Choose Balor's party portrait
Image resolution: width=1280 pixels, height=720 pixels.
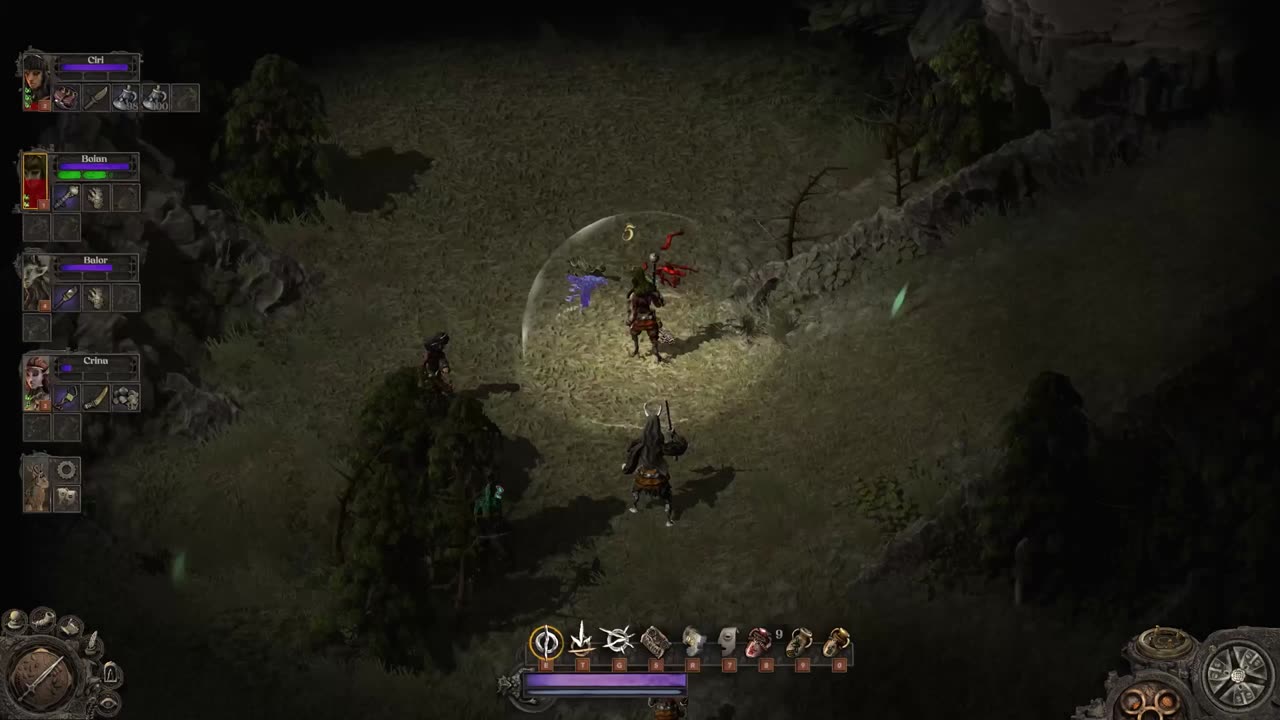(36, 282)
